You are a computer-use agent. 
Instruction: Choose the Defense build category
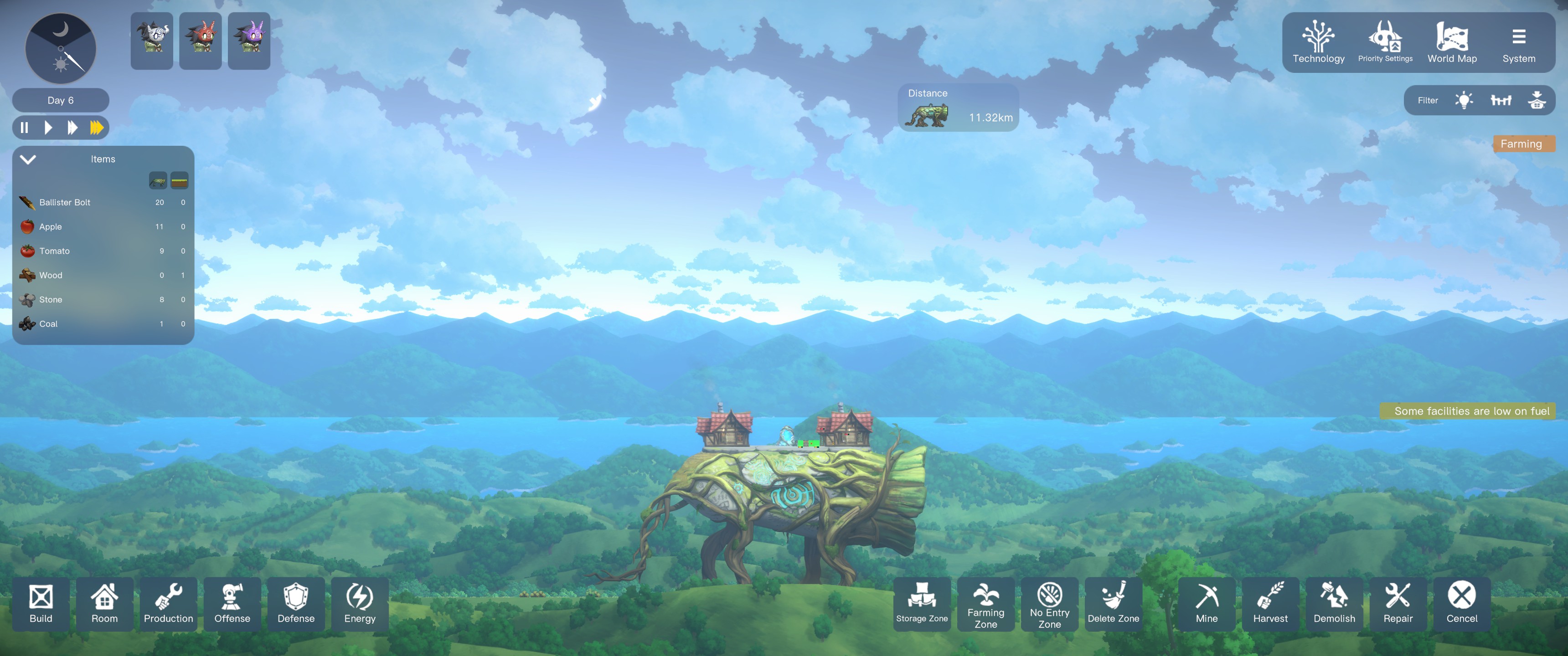296,604
